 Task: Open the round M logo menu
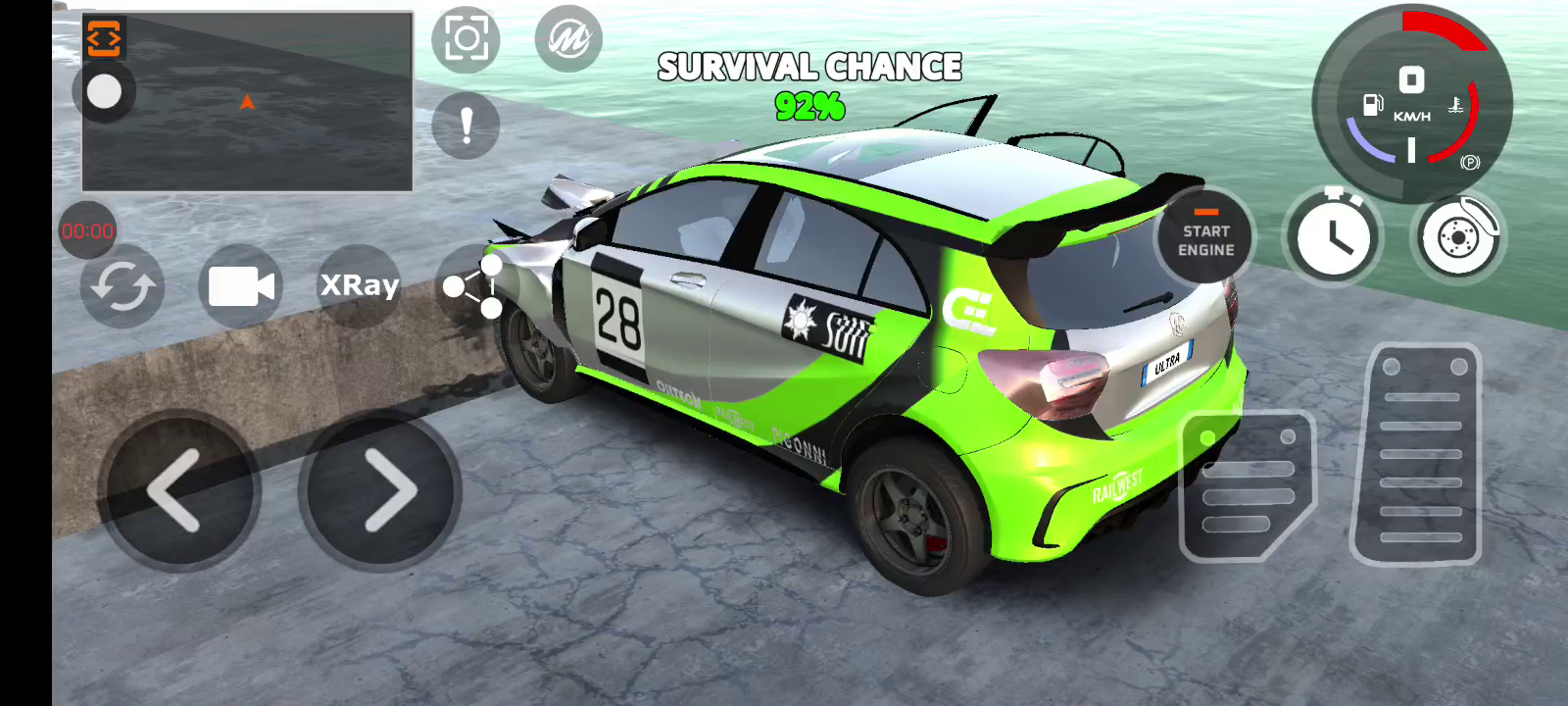pos(568,39)
